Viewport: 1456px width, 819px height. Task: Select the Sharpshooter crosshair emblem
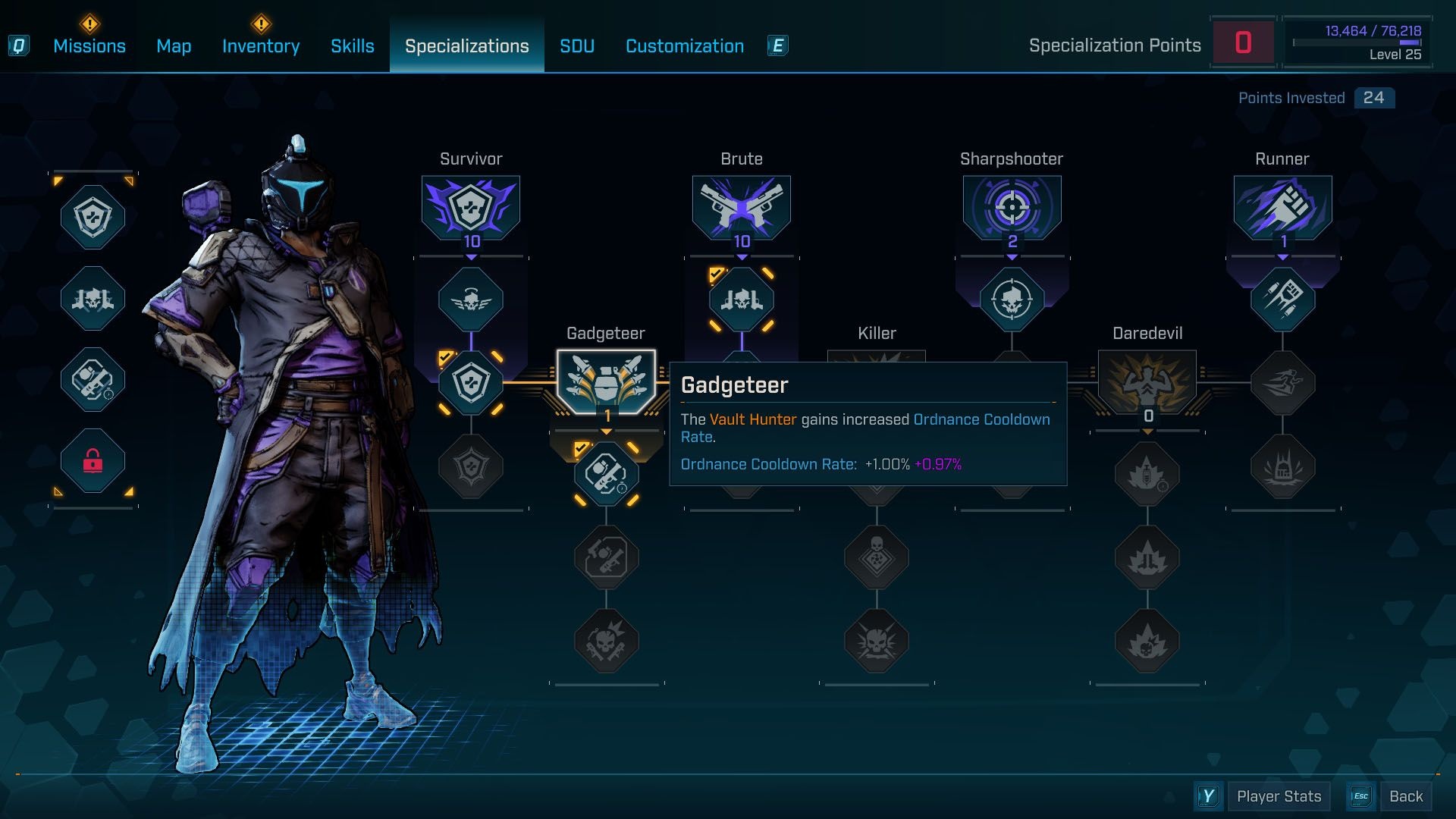point(1012,206)
